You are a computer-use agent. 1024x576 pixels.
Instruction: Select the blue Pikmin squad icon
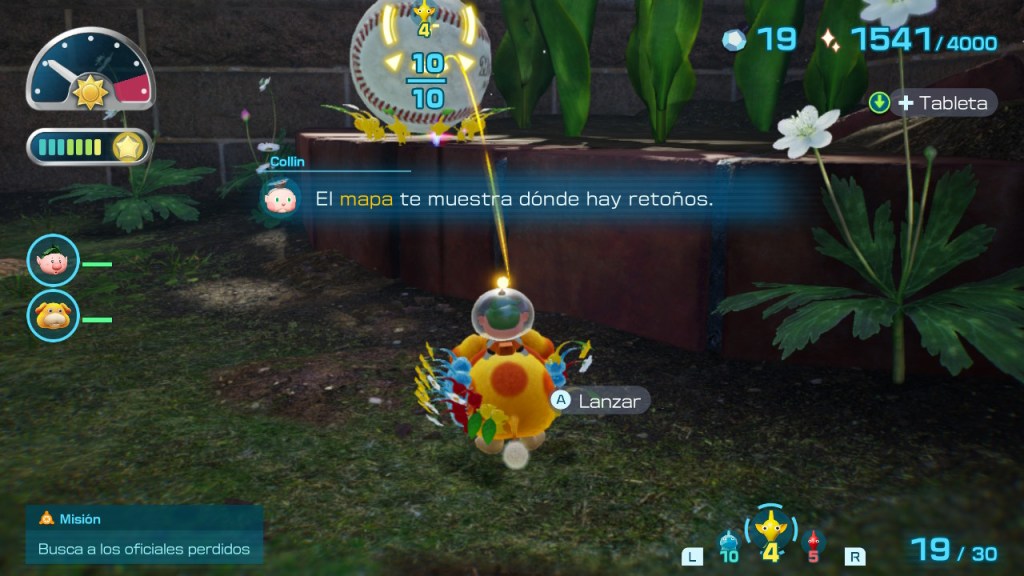click(728, 543)
